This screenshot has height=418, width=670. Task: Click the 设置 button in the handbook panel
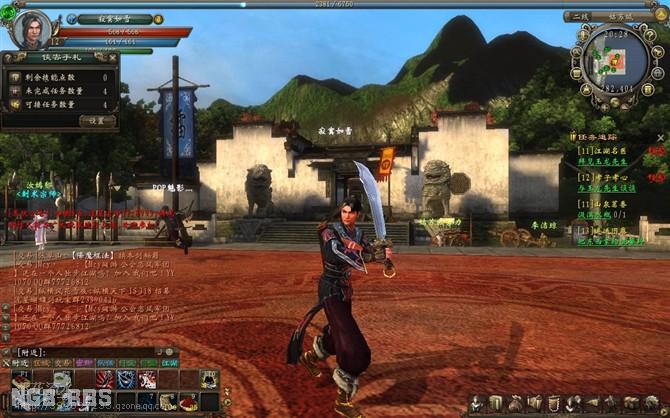(x=97, y=120)
